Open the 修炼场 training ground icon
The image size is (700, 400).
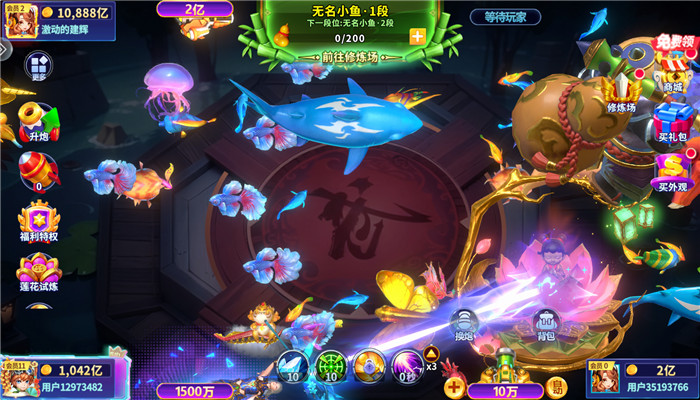tap(622, 90)
